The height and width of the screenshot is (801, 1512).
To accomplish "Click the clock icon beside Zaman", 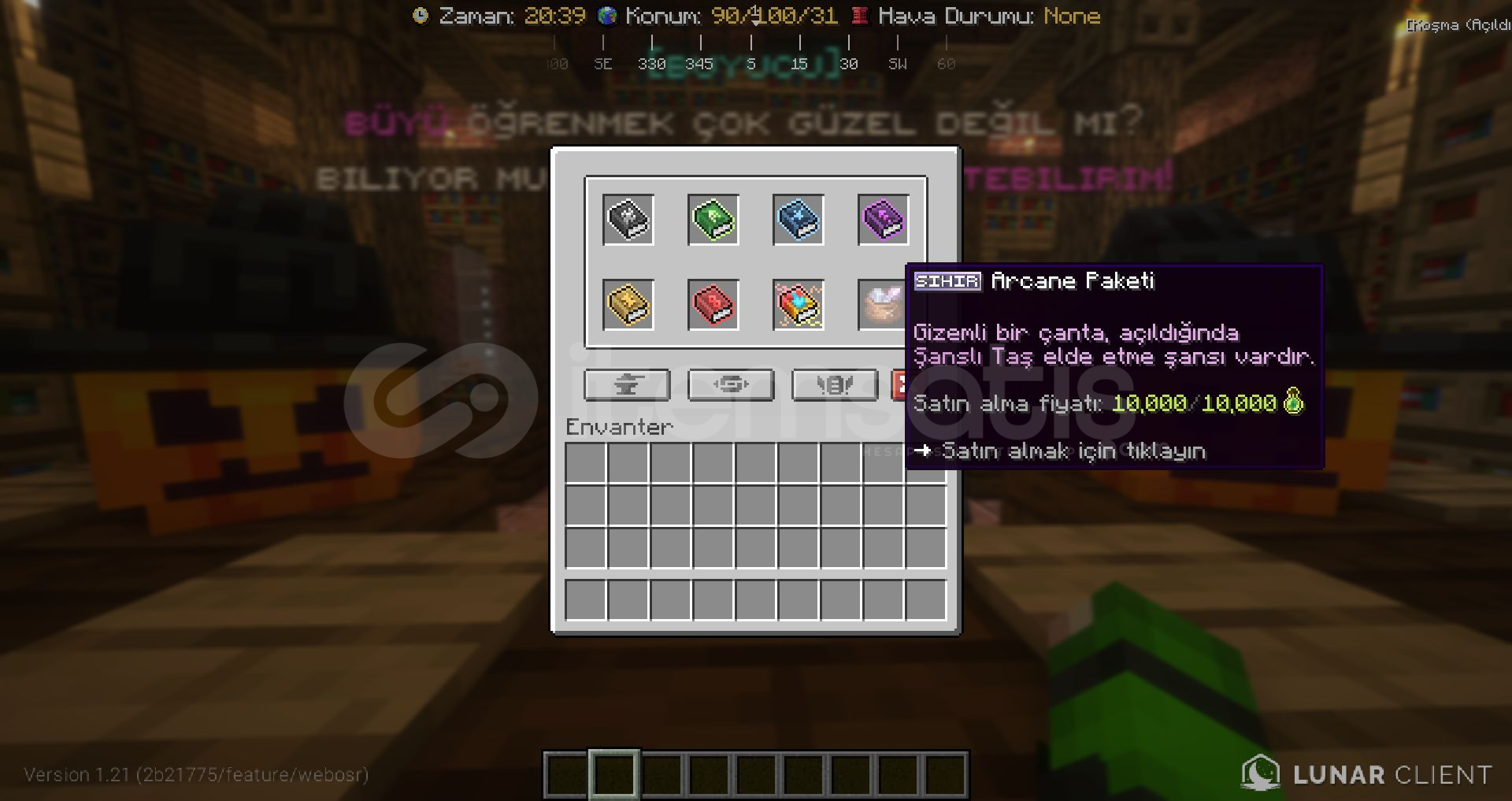I will (x=422, y=15).
